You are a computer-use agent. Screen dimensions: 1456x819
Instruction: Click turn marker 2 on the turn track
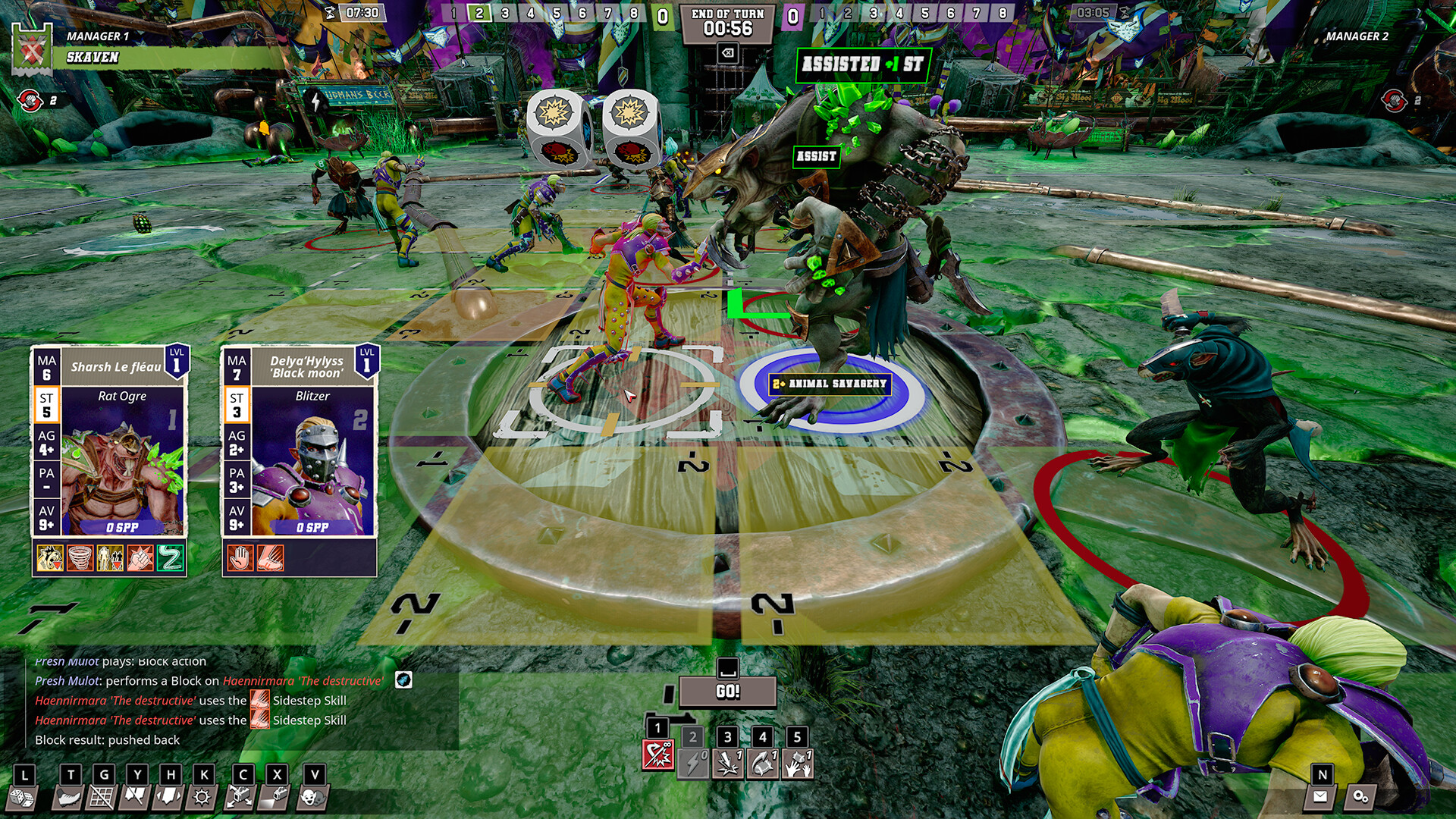coord(480,12)
